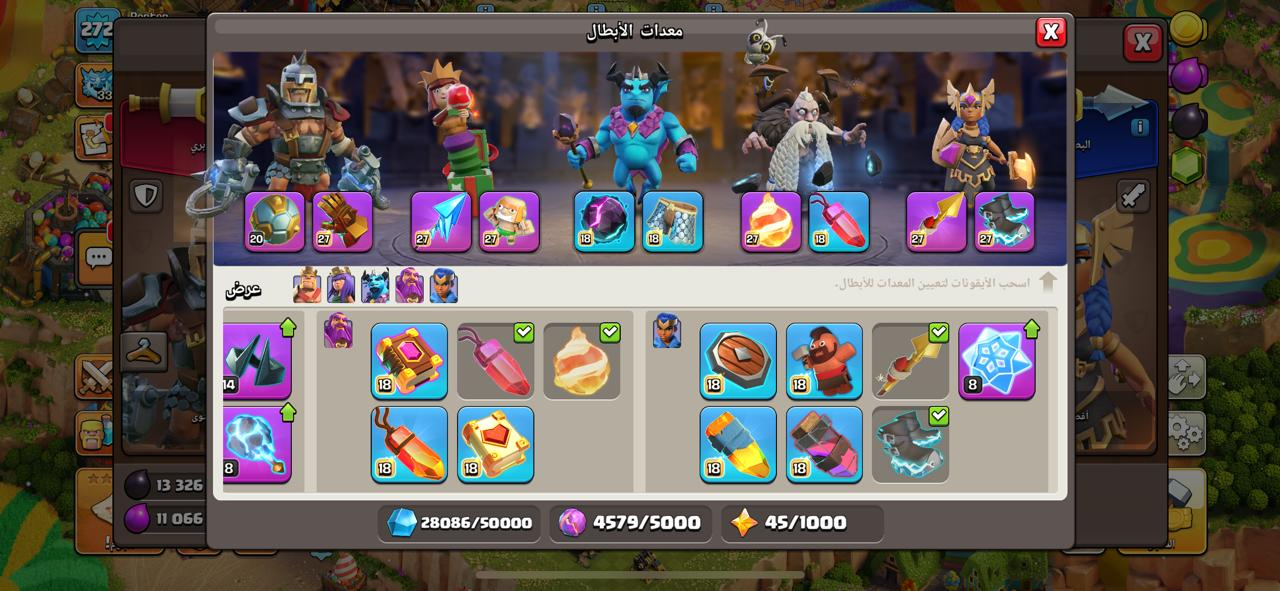Filter equipment by Barbarian King portrait
The image size is (1280, 591).
pyautogui.click(x=307, y=286)
